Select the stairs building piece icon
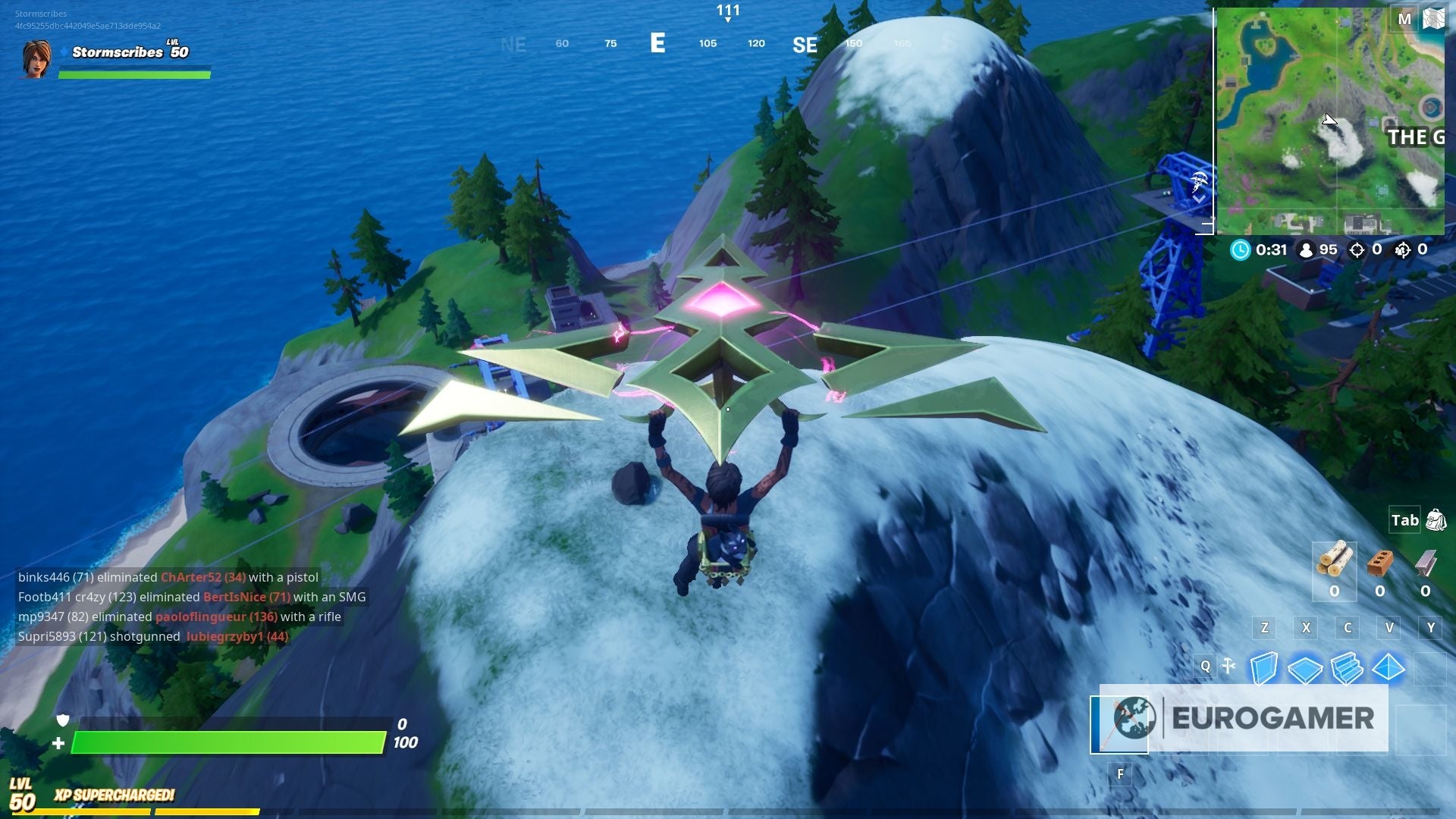This screenshot has width=1456, height=819. click(x=1347, y=669)
